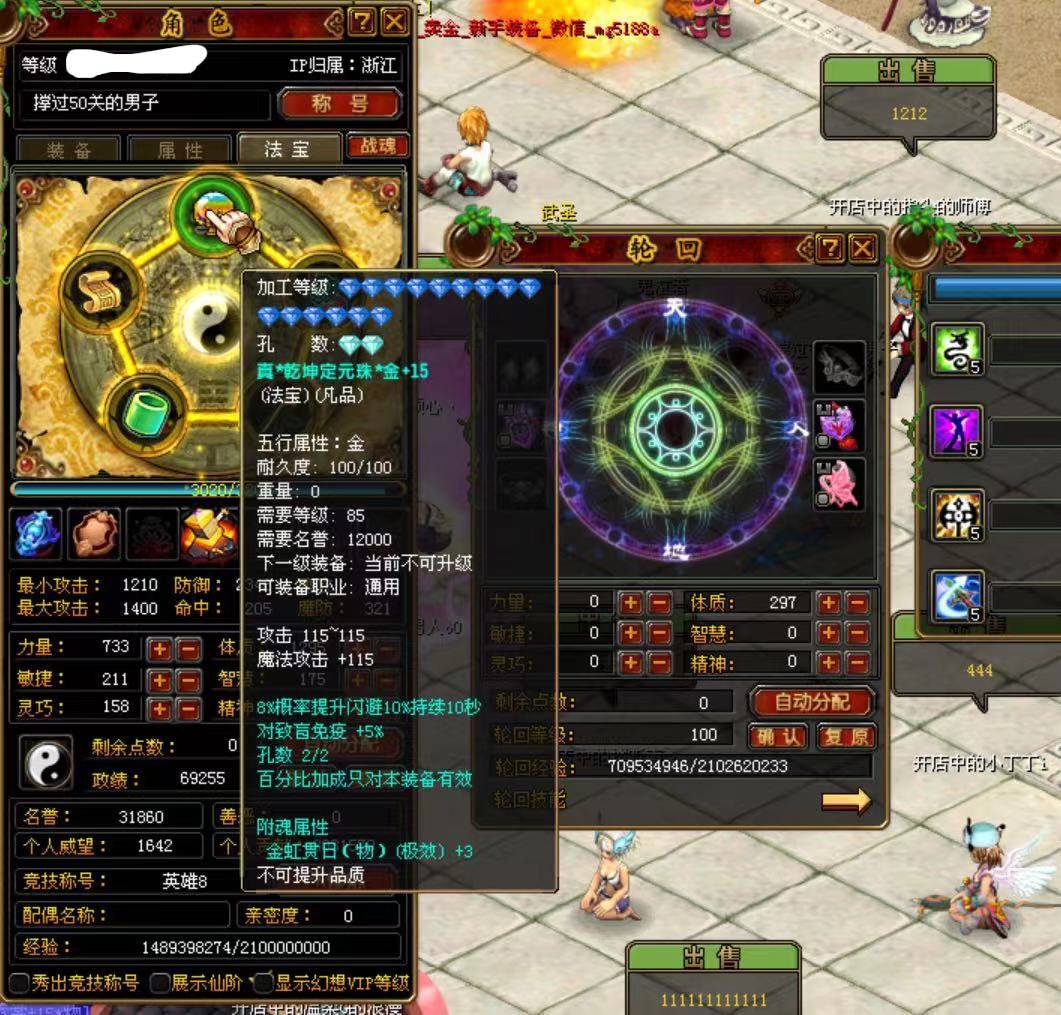The image size is (1061, 1015).
Task: Enable the 展示仙阶 checkbox
Action: coord(160,983)
